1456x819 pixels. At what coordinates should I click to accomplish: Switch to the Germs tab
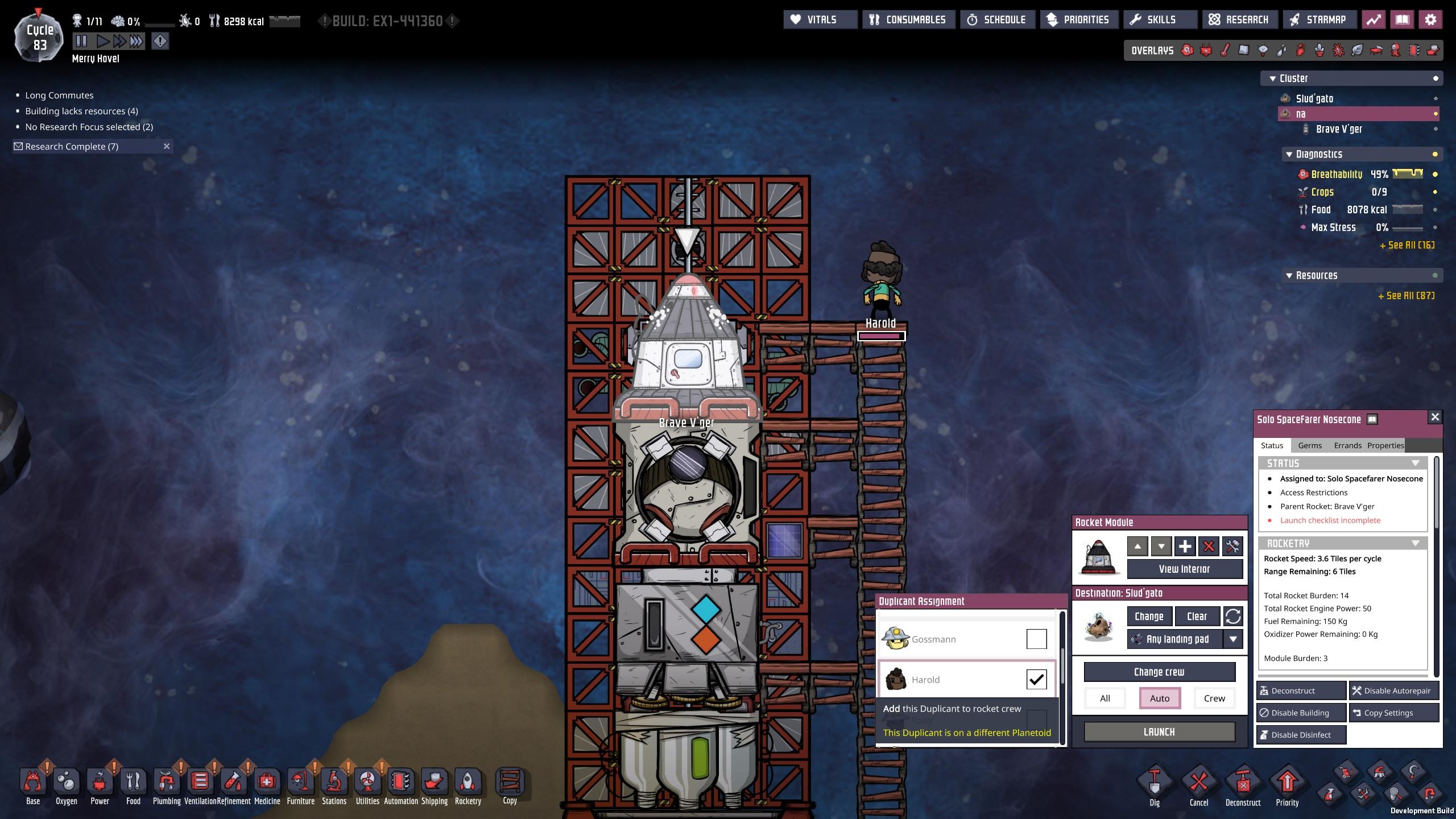tap(1310, 445)
